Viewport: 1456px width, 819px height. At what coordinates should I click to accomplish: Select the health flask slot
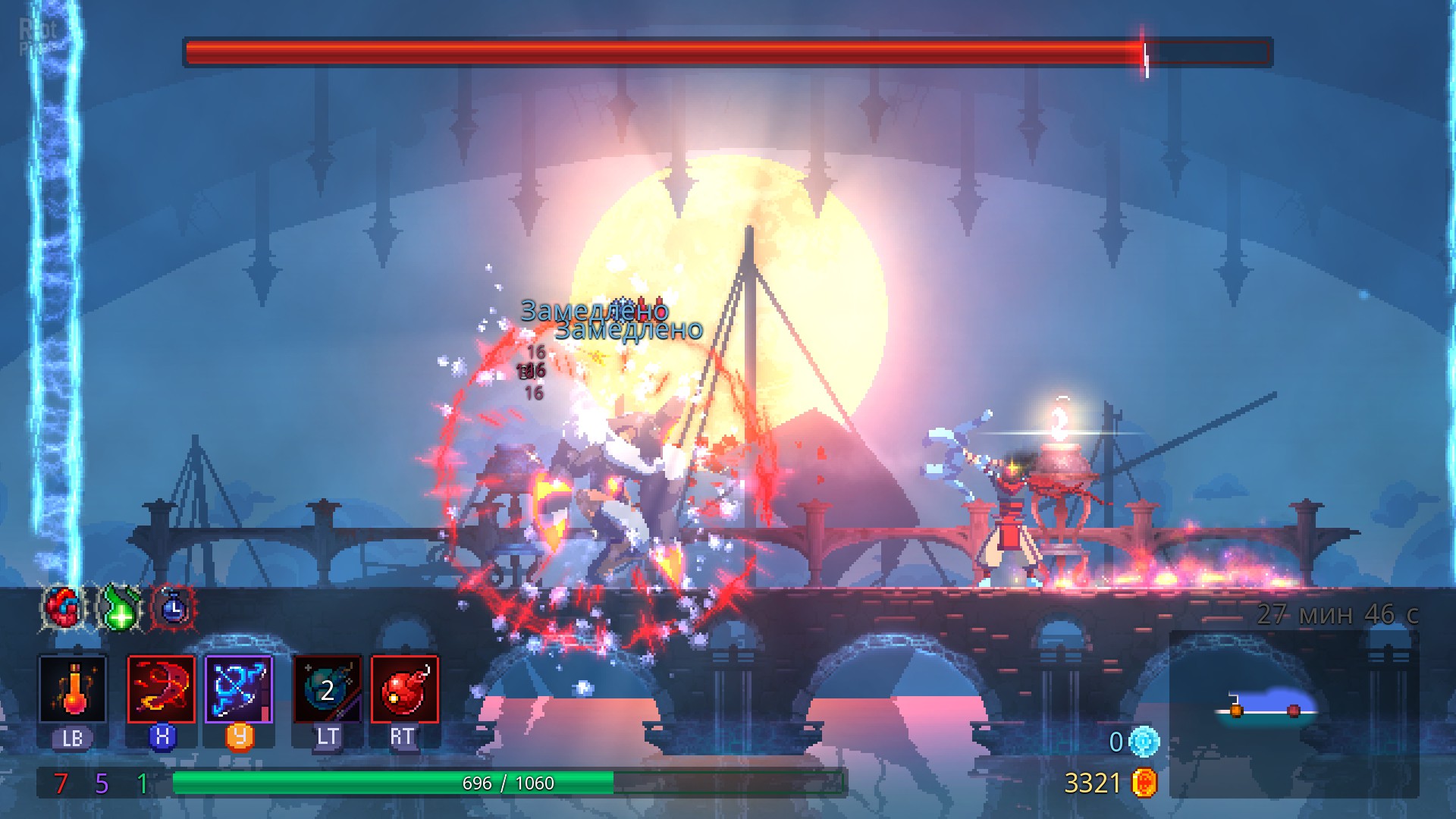click(73, 689)
